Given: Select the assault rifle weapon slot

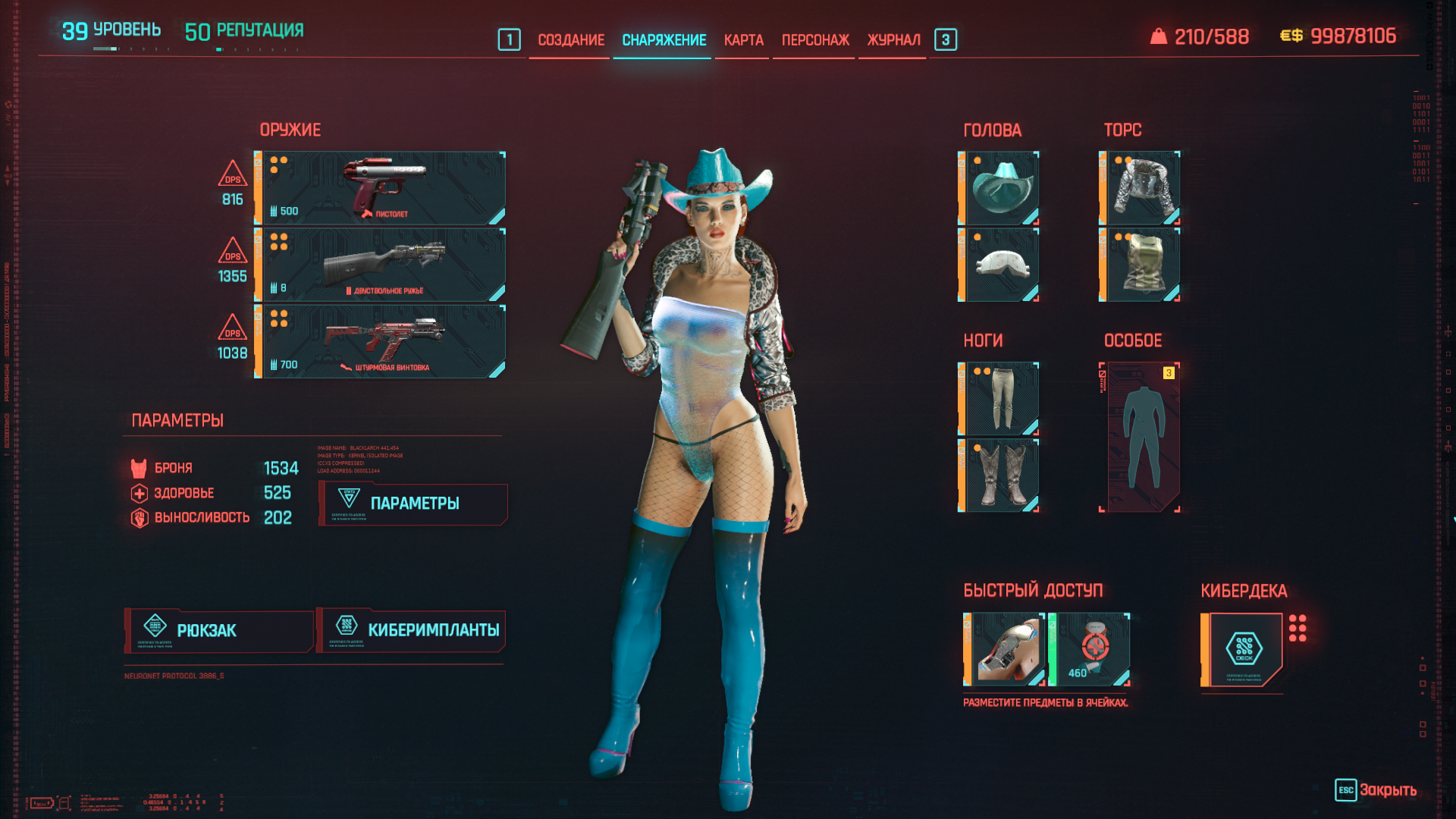Looking at the screenshot, I should [381, 341].
